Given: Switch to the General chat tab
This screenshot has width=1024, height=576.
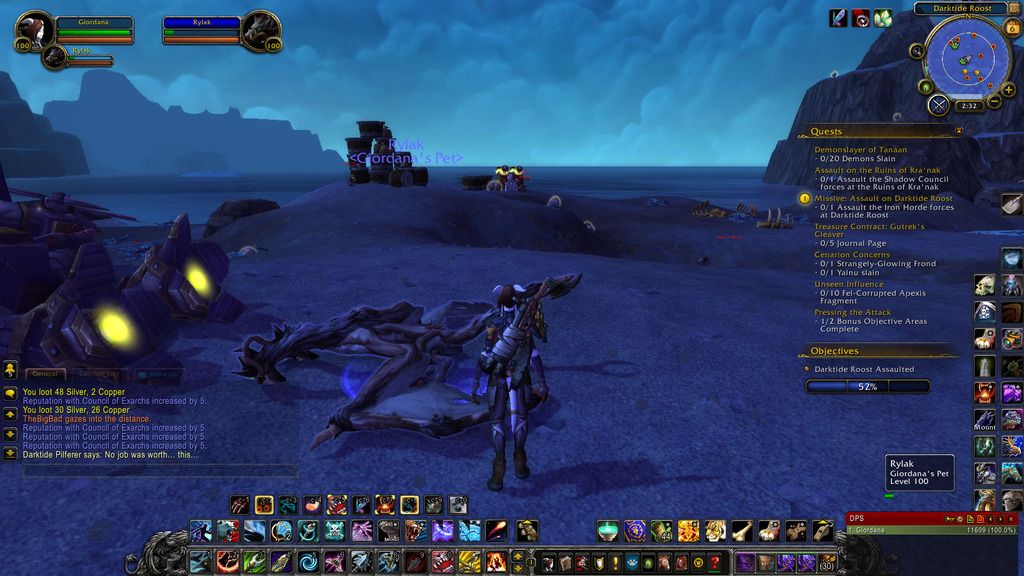Looking at the screenshot, I should (44, 373).
